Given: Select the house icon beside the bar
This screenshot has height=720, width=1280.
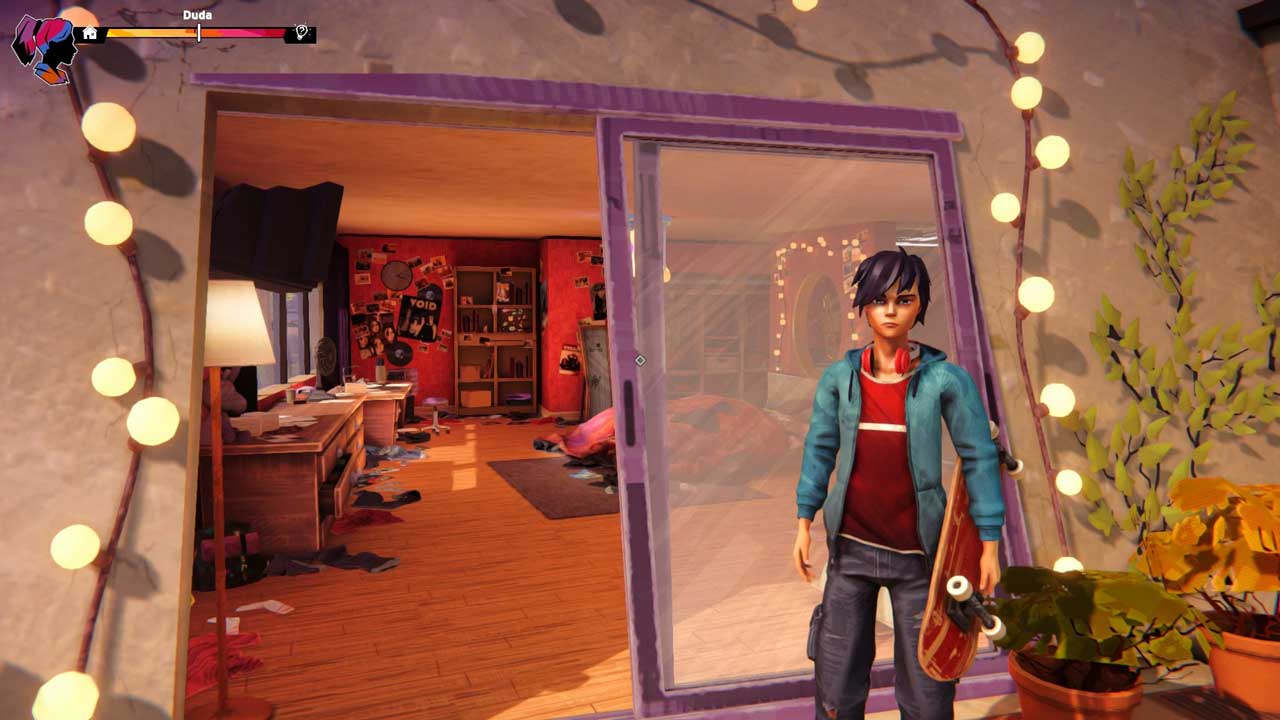Looking at the screenshot, I should 90,34.
